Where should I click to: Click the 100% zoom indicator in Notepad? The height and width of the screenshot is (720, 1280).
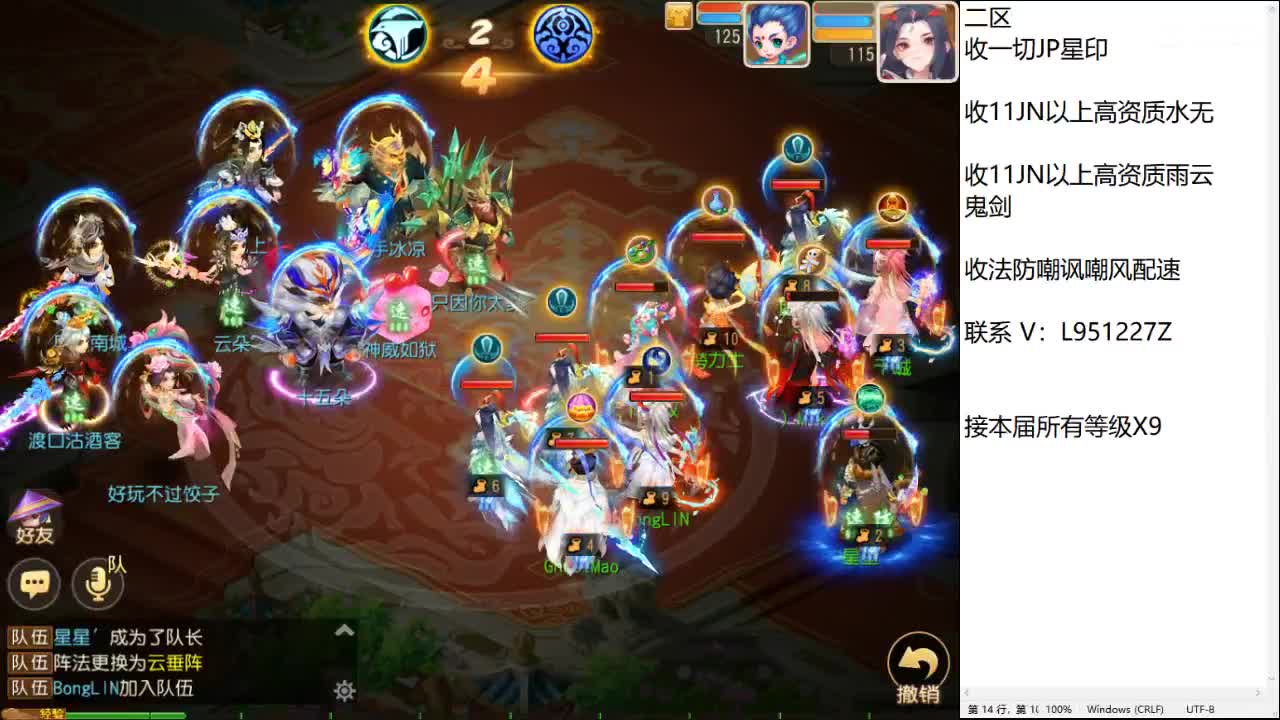[1059, 708]
